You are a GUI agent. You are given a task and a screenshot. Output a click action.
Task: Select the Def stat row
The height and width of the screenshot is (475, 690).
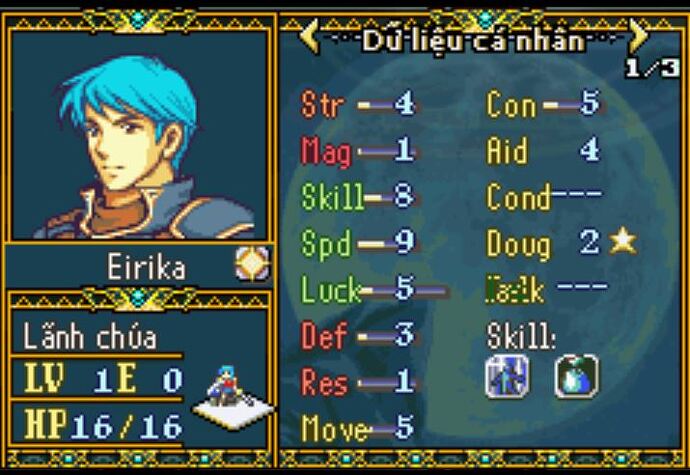click(x=358, y=337)
